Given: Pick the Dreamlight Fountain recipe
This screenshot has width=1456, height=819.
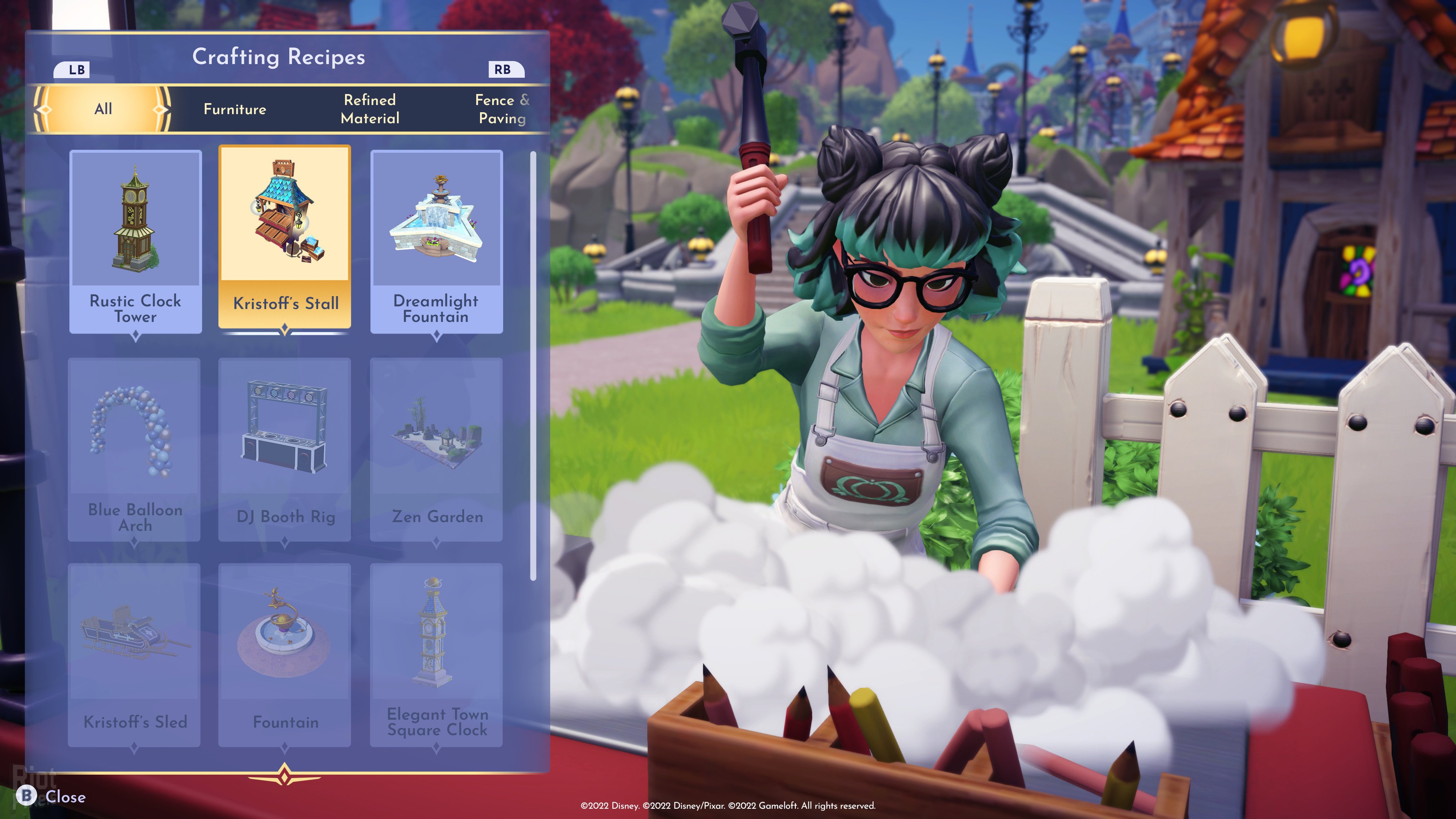Looking at the screenshot, I should pos(436,242).
